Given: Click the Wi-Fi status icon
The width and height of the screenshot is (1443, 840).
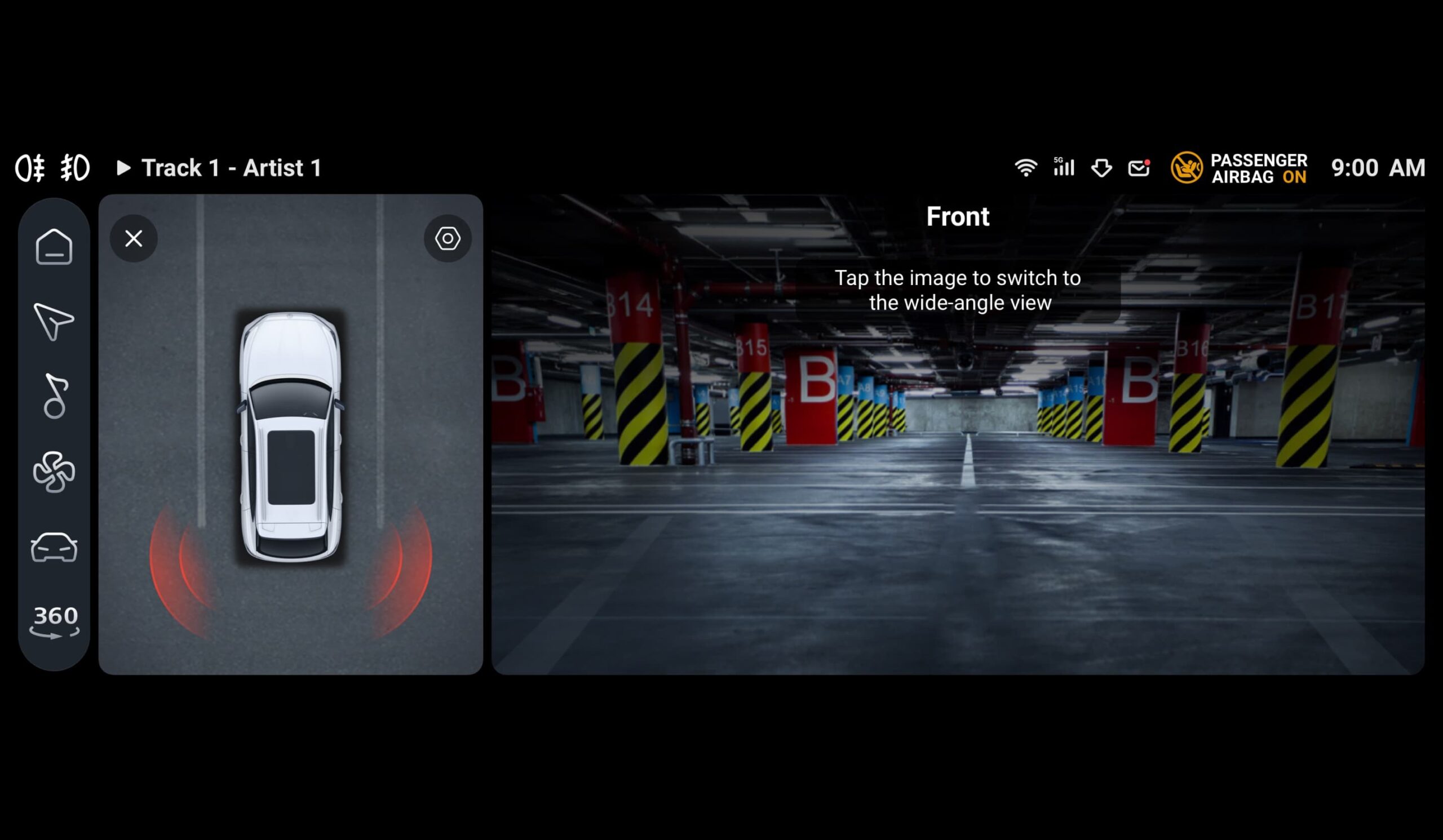Looking at the screenshot, I should pos(1025,168).
